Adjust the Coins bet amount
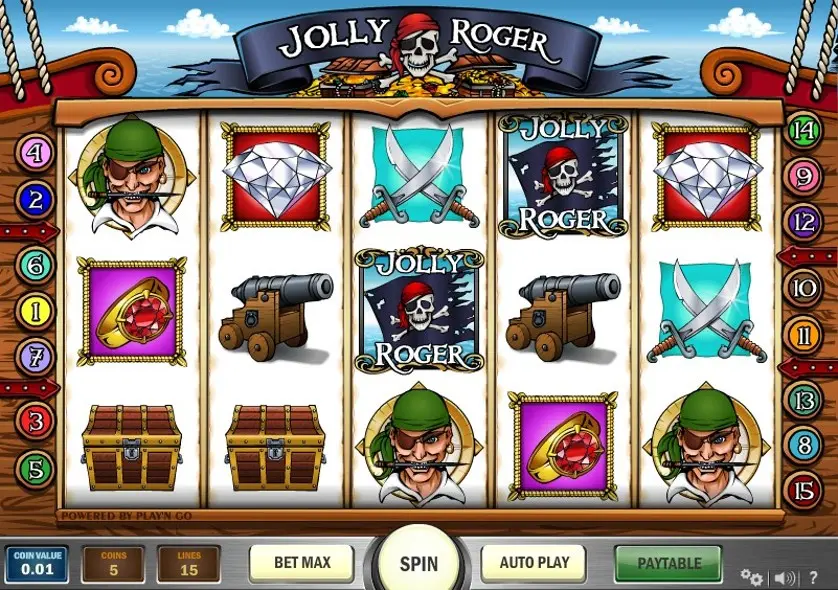Image resolution: width=838 pixels, height=590 pixels. (x=112, y=564)
